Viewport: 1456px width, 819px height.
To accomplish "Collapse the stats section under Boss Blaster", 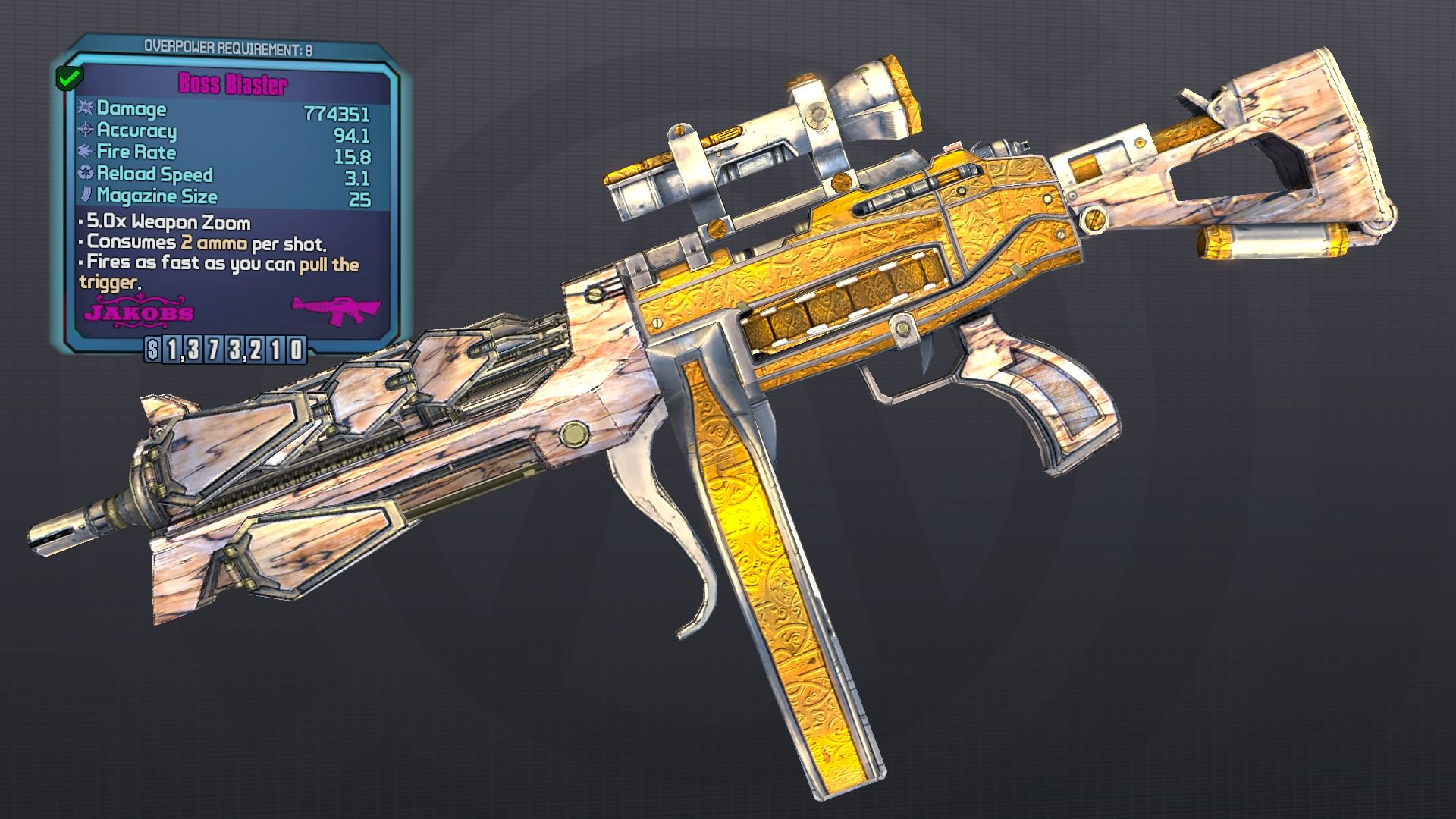I will (x=227, y=152).
